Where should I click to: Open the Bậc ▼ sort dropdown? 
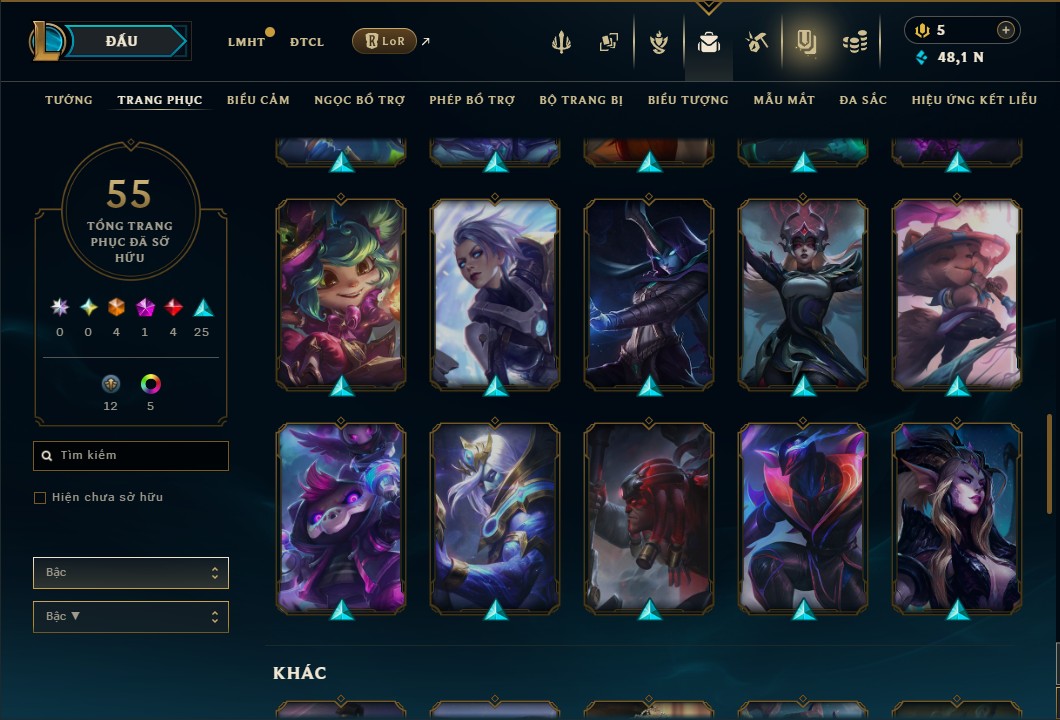pos(131,617)
